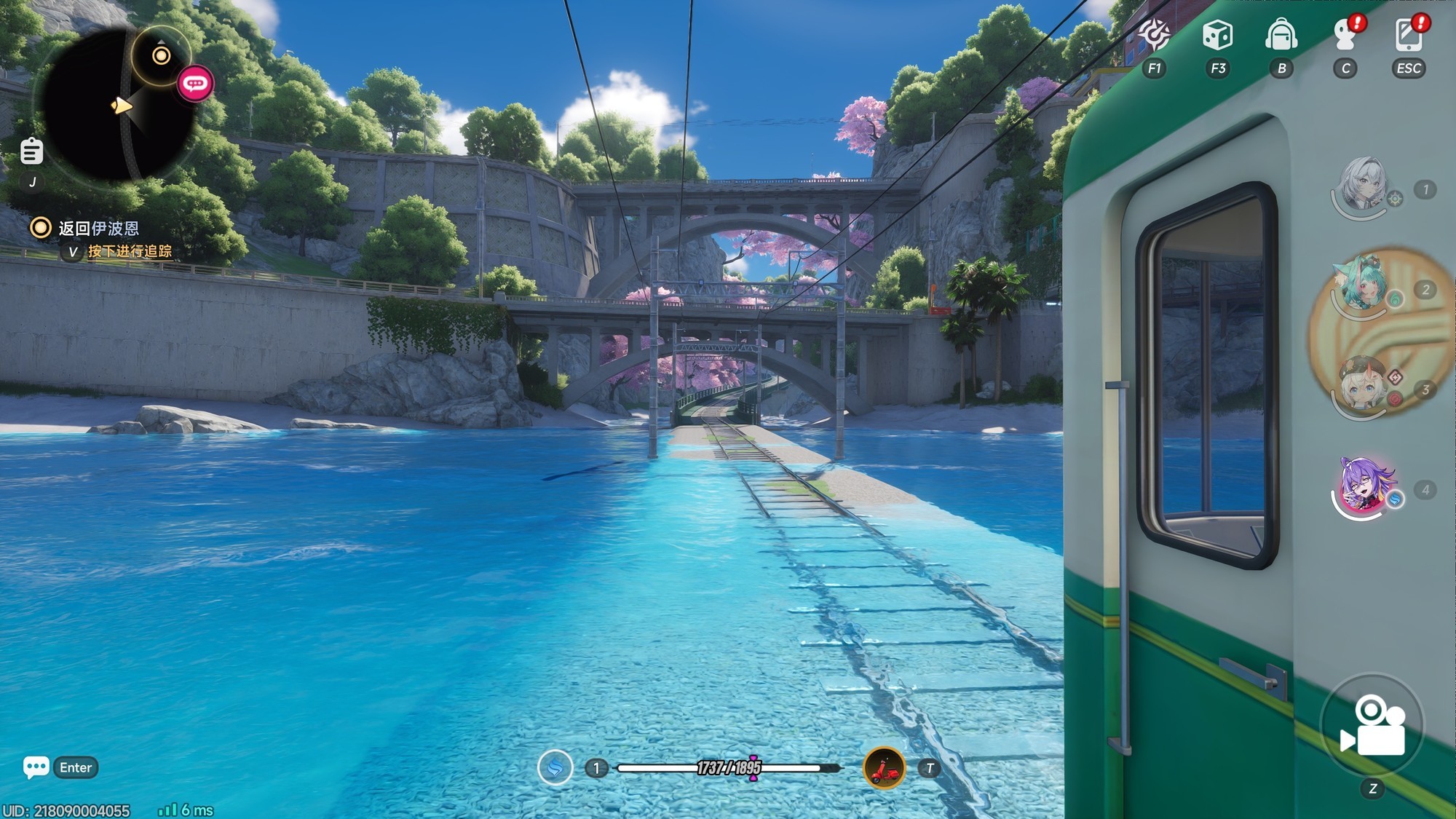Open the character menu icon
1456x819 pixels.
click(1345, 35)
